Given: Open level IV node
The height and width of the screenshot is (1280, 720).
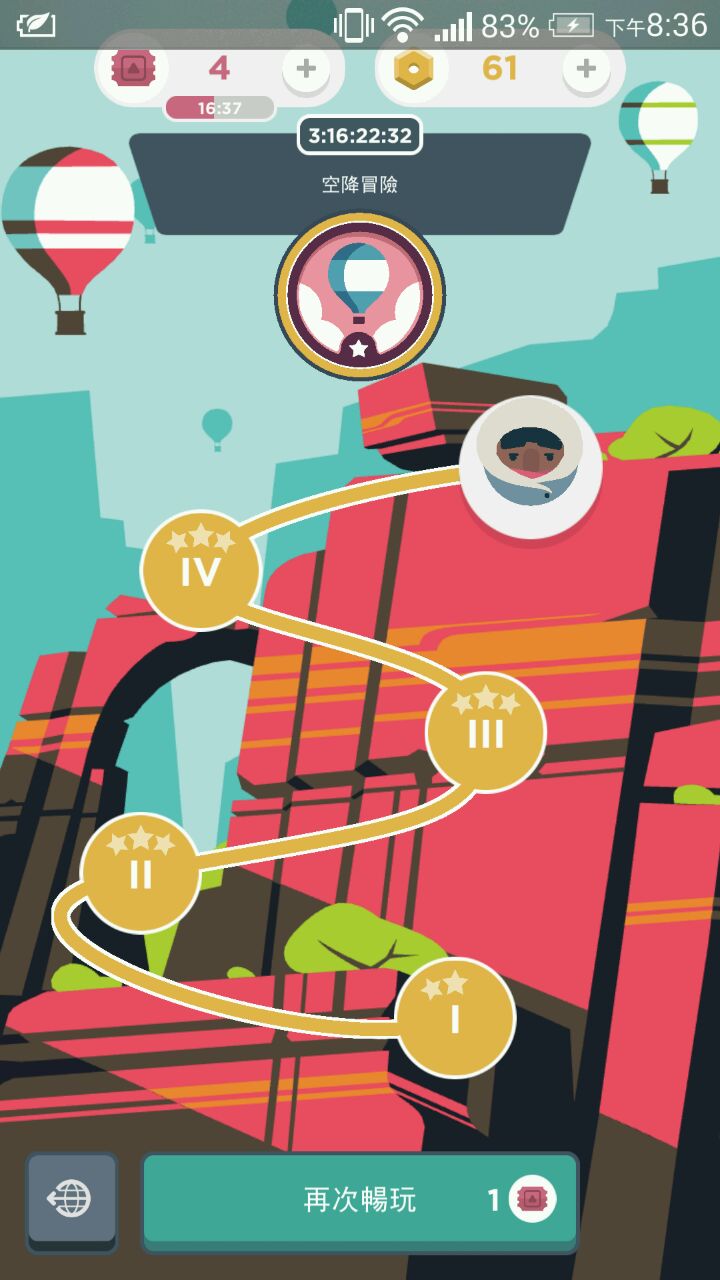Looking at the screenshot, I should click(200, 570).
